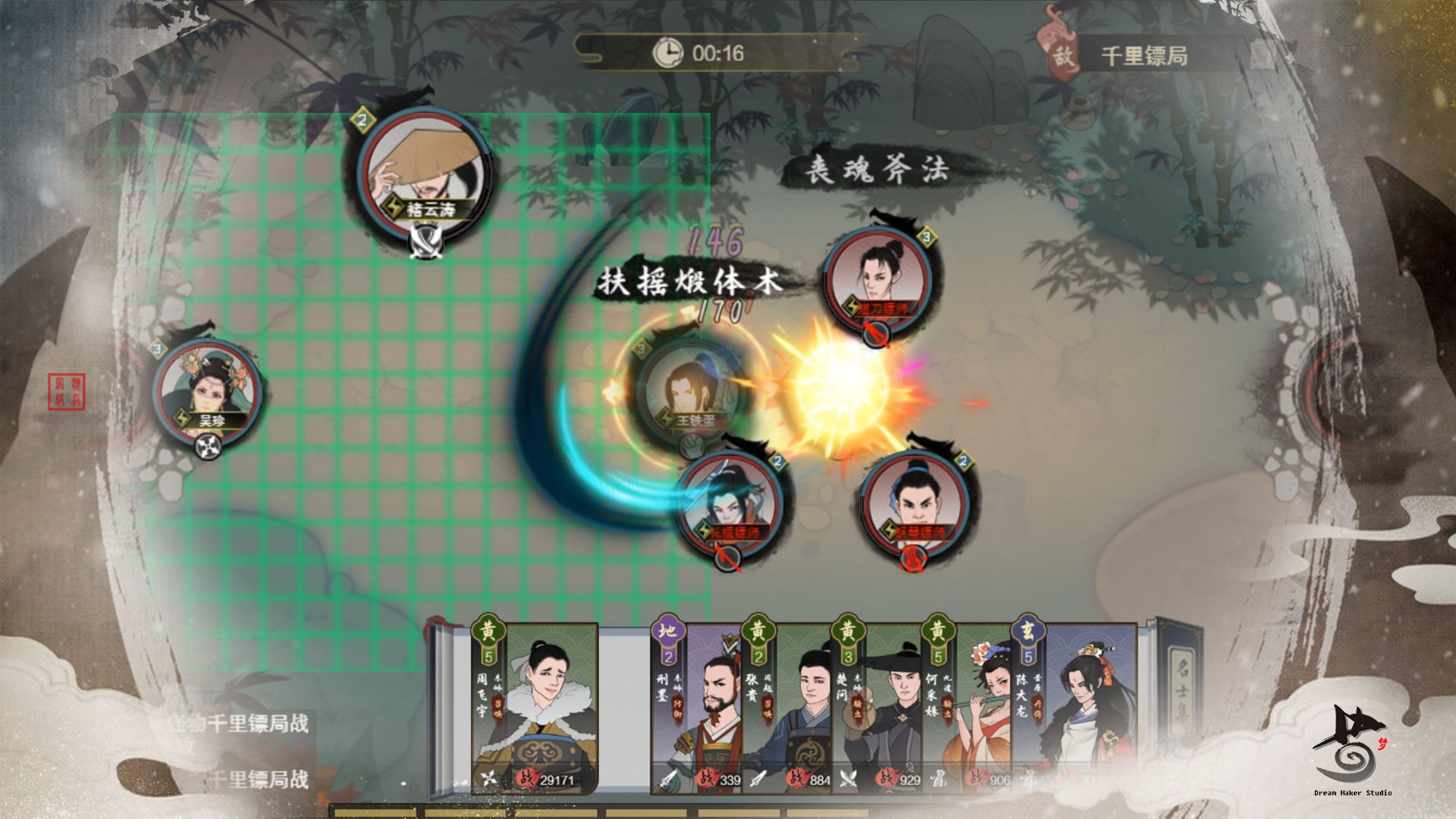Select the lightning skill icon on 桔云涛's nameplate
This screenshot has height=819, width=1456.
(394, 206)
